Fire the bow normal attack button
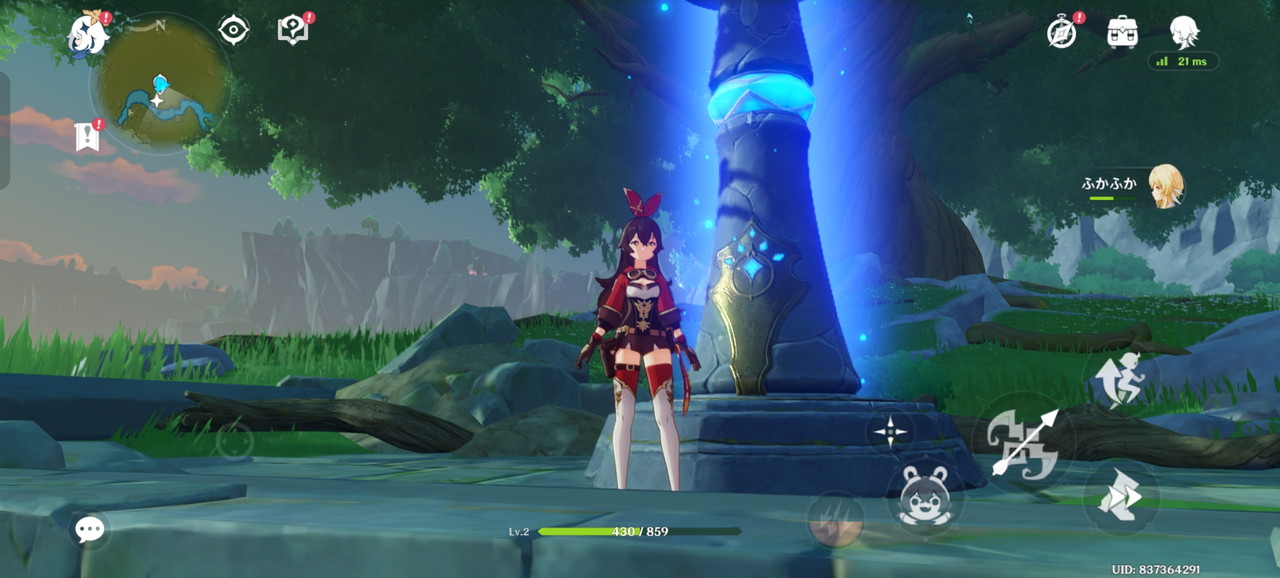Screen dimensions: 1280x578 pos(1022,441)
